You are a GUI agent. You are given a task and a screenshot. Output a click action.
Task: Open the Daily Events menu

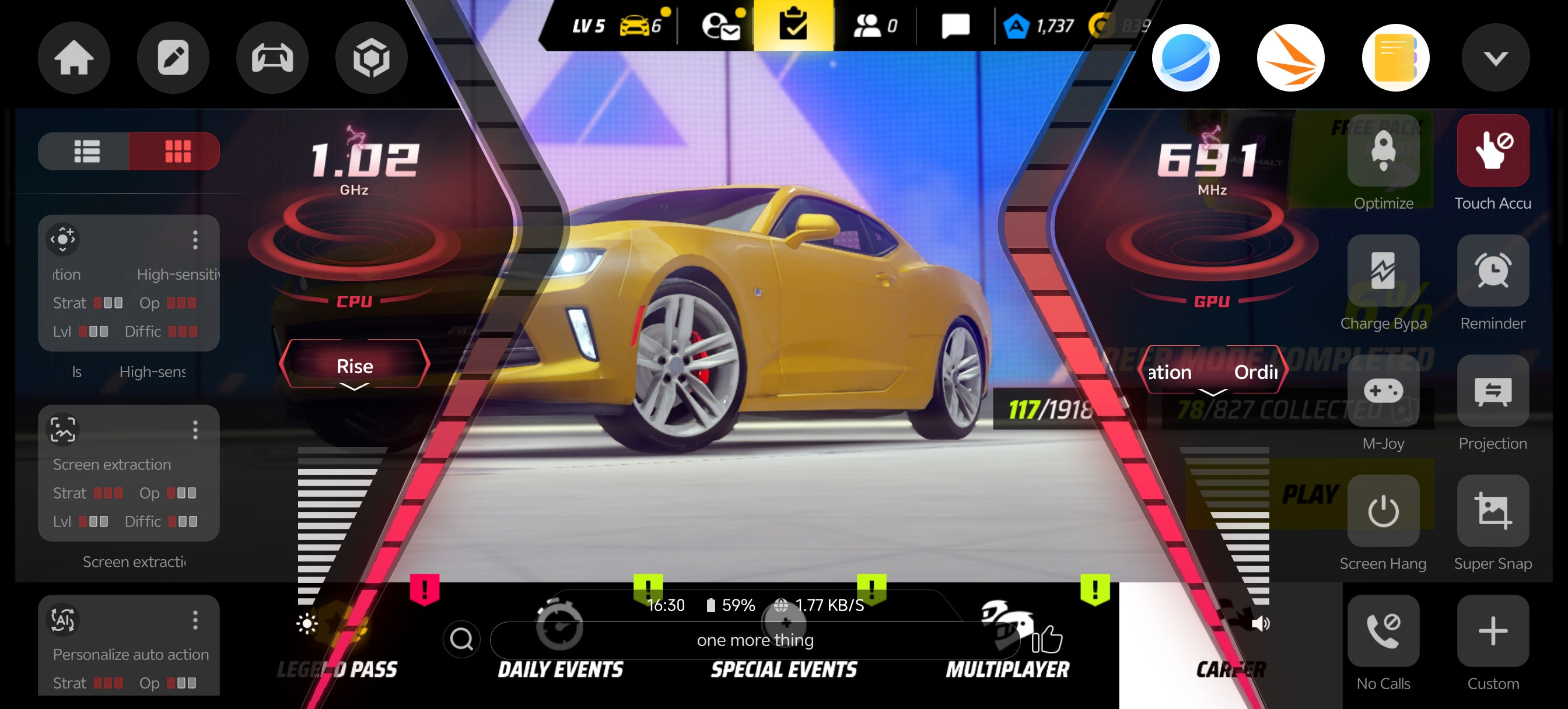560,669
